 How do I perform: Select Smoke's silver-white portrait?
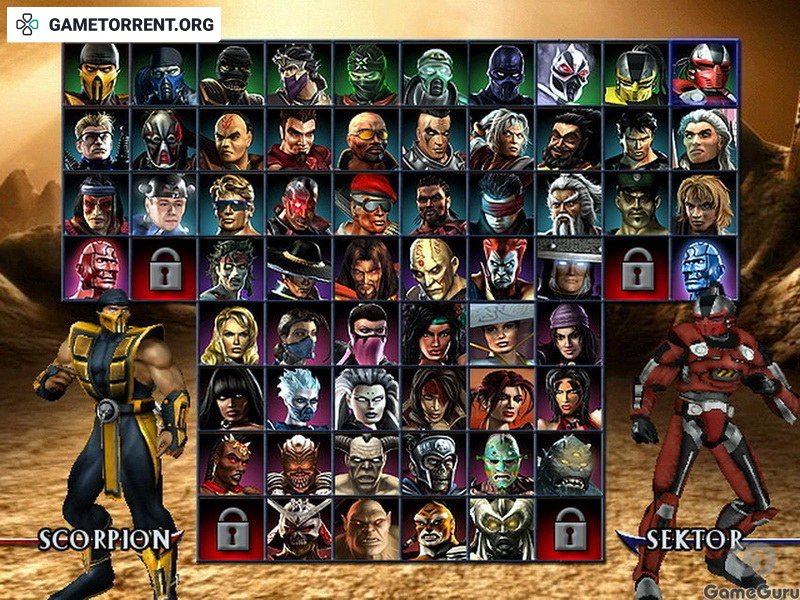coord(569,73)
